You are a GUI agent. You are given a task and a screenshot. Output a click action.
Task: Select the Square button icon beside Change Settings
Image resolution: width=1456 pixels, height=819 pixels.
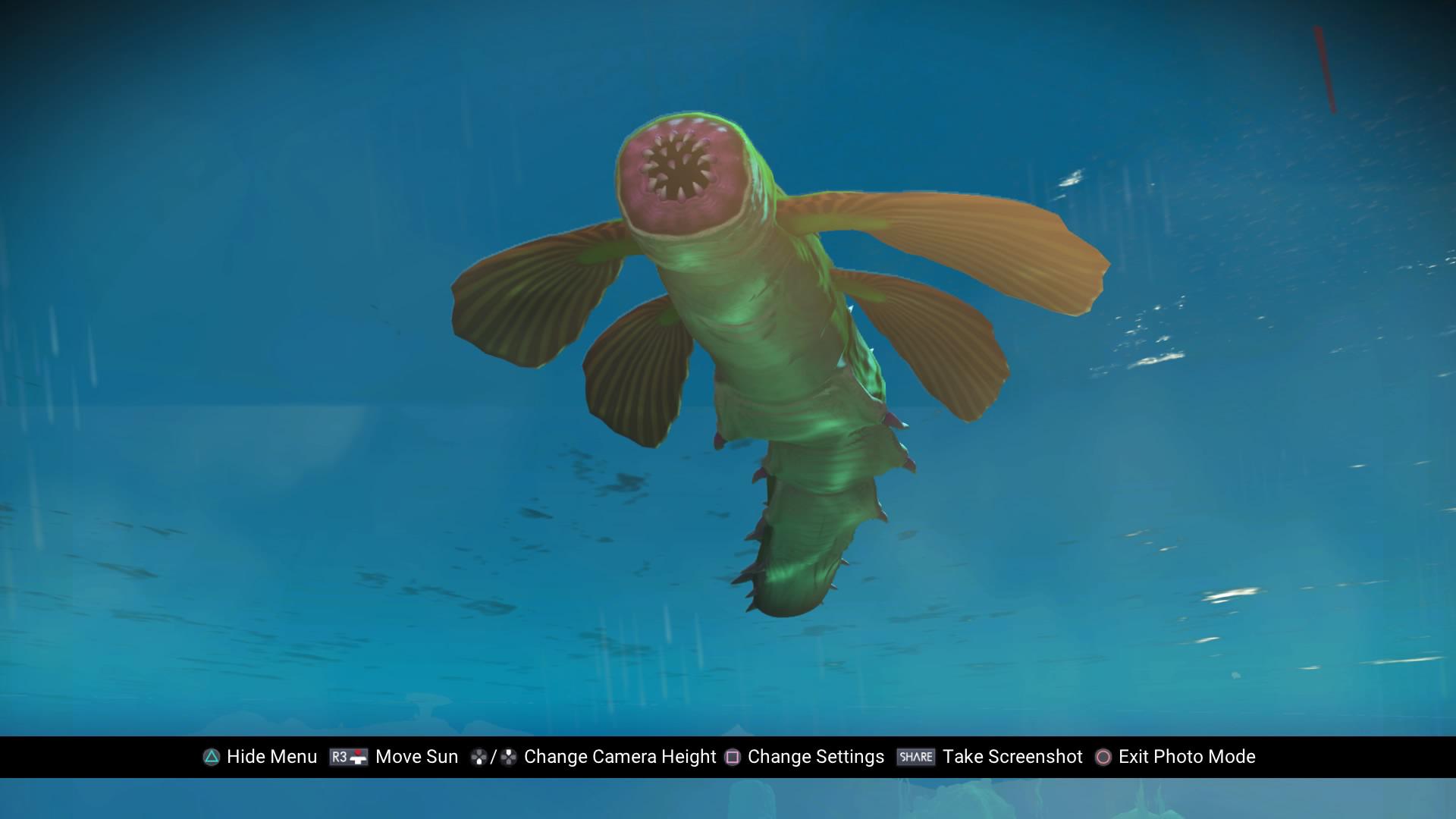coord(731,757)
